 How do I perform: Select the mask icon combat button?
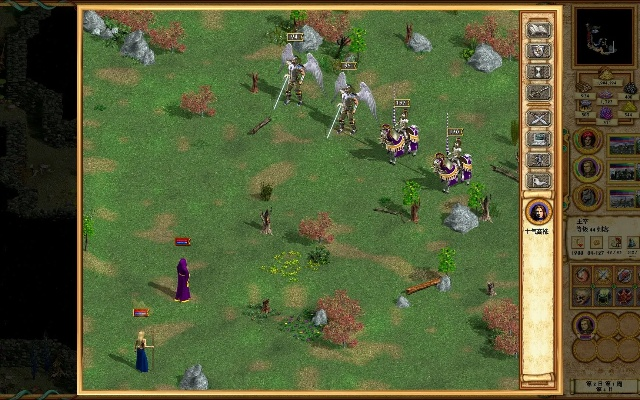(x=539, y=52)
